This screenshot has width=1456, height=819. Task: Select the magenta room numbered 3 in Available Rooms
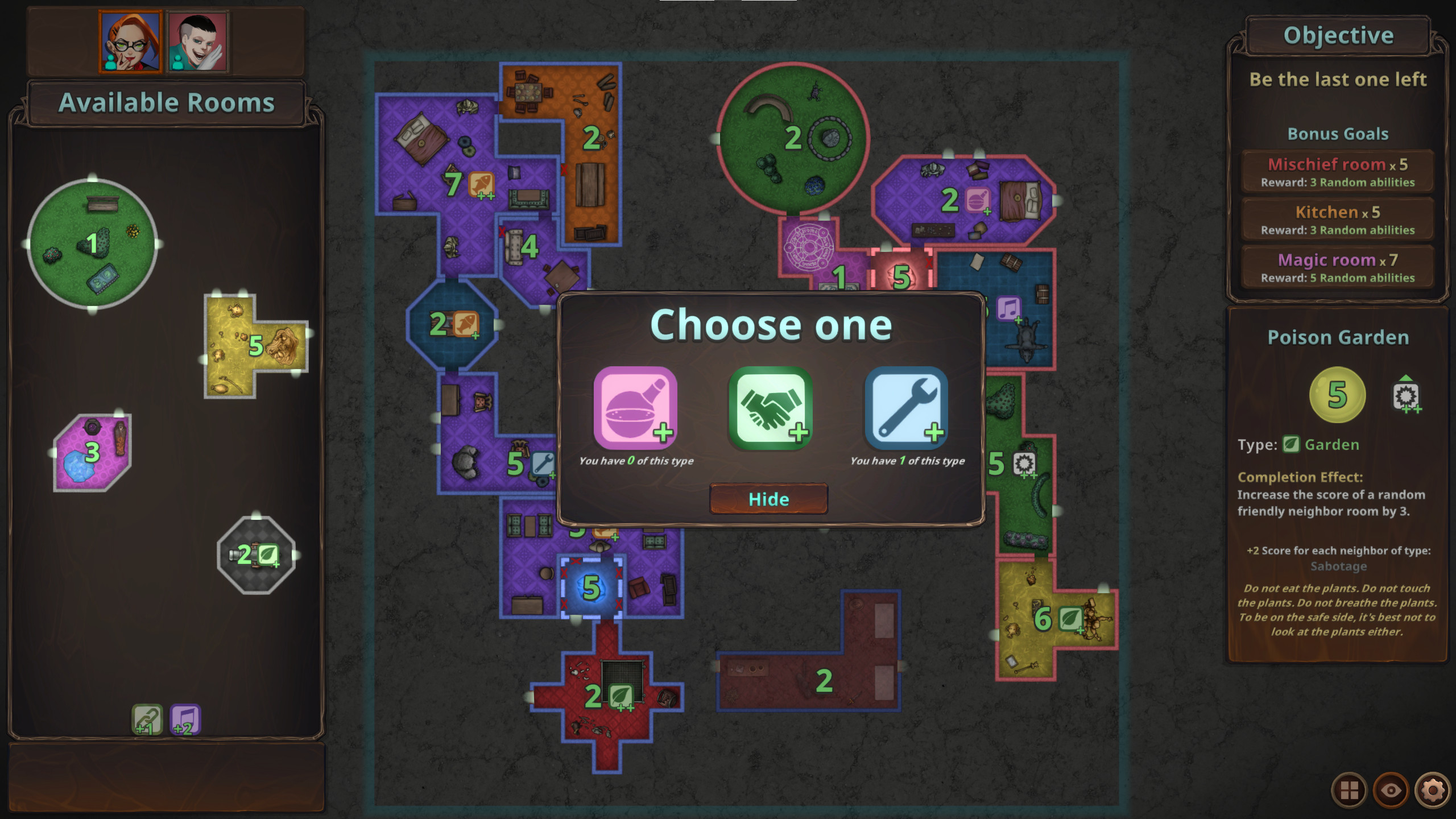[91, 453]
